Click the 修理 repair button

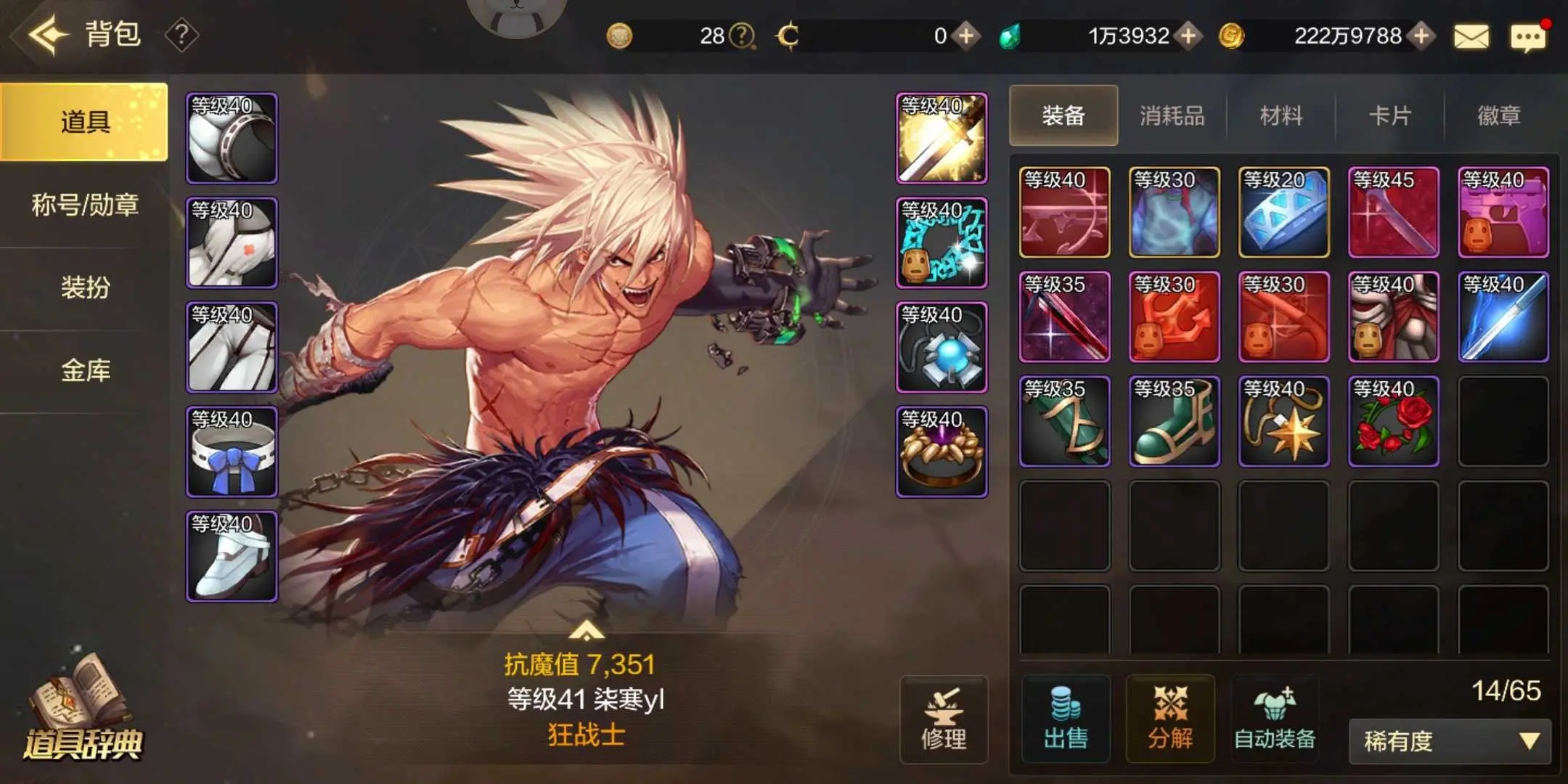pos(944,720)
